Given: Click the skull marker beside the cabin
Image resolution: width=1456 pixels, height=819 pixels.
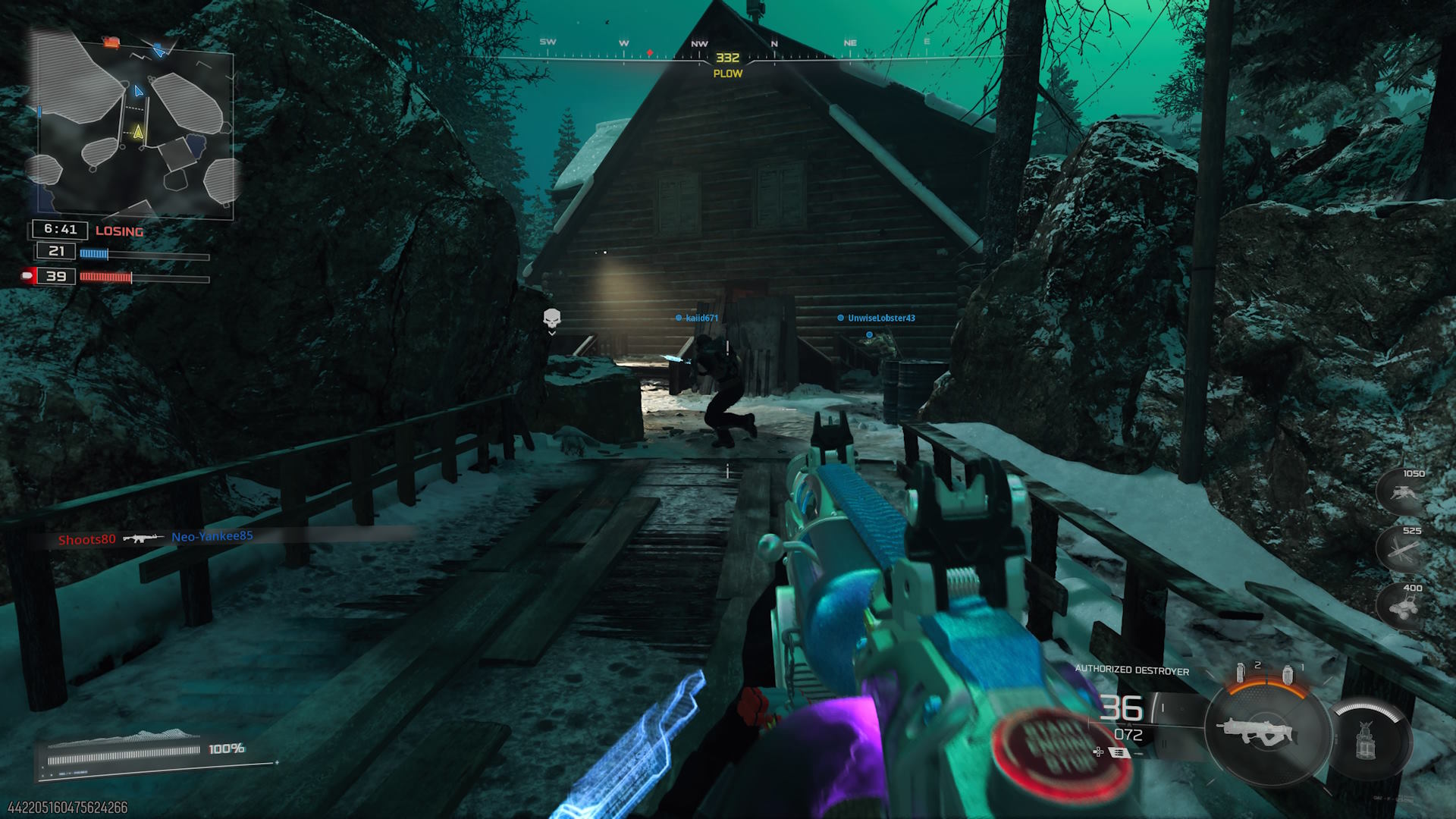Looking at the screenshot, I should [x=552, y=318].
